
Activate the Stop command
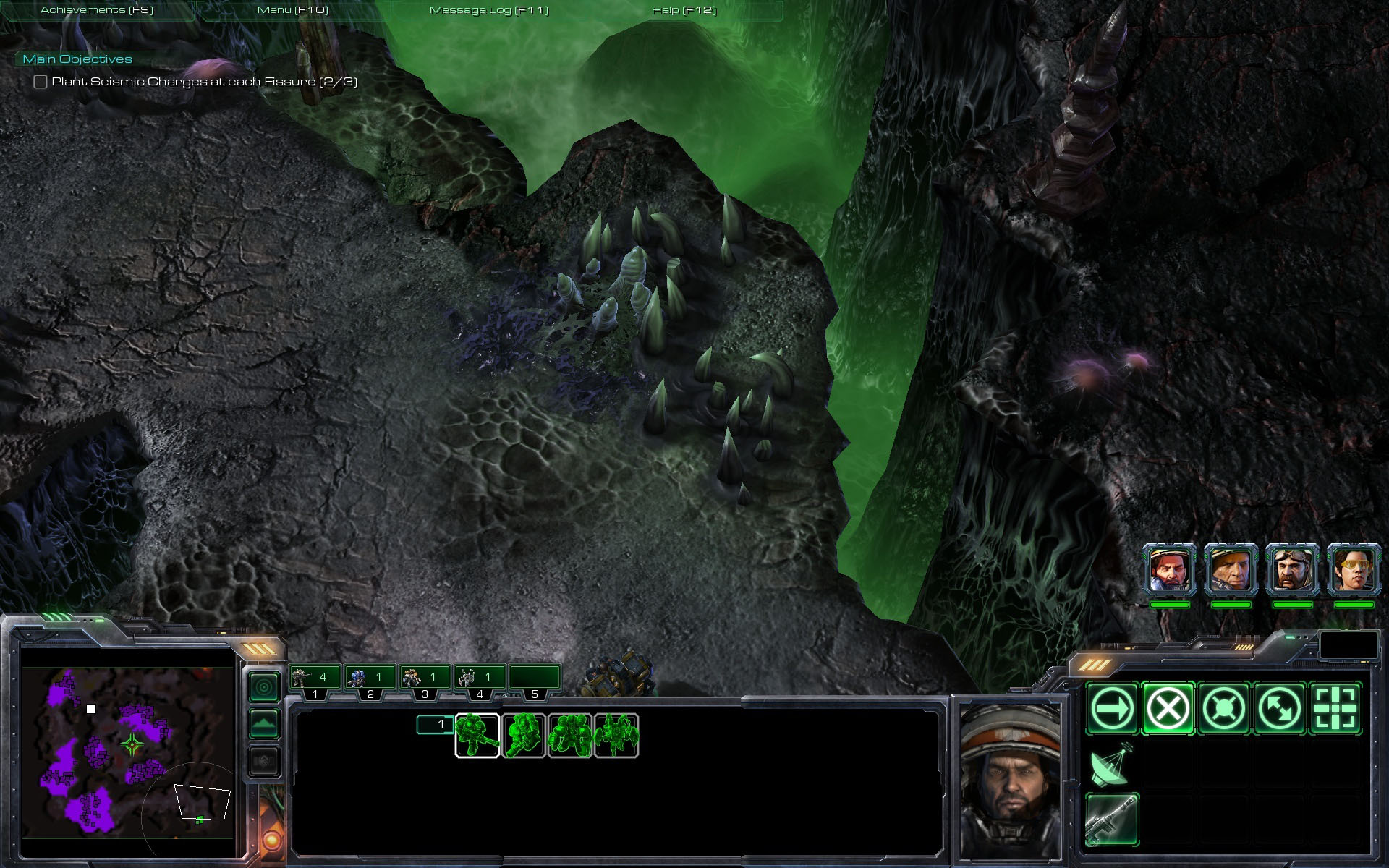tap(1168, 709)
